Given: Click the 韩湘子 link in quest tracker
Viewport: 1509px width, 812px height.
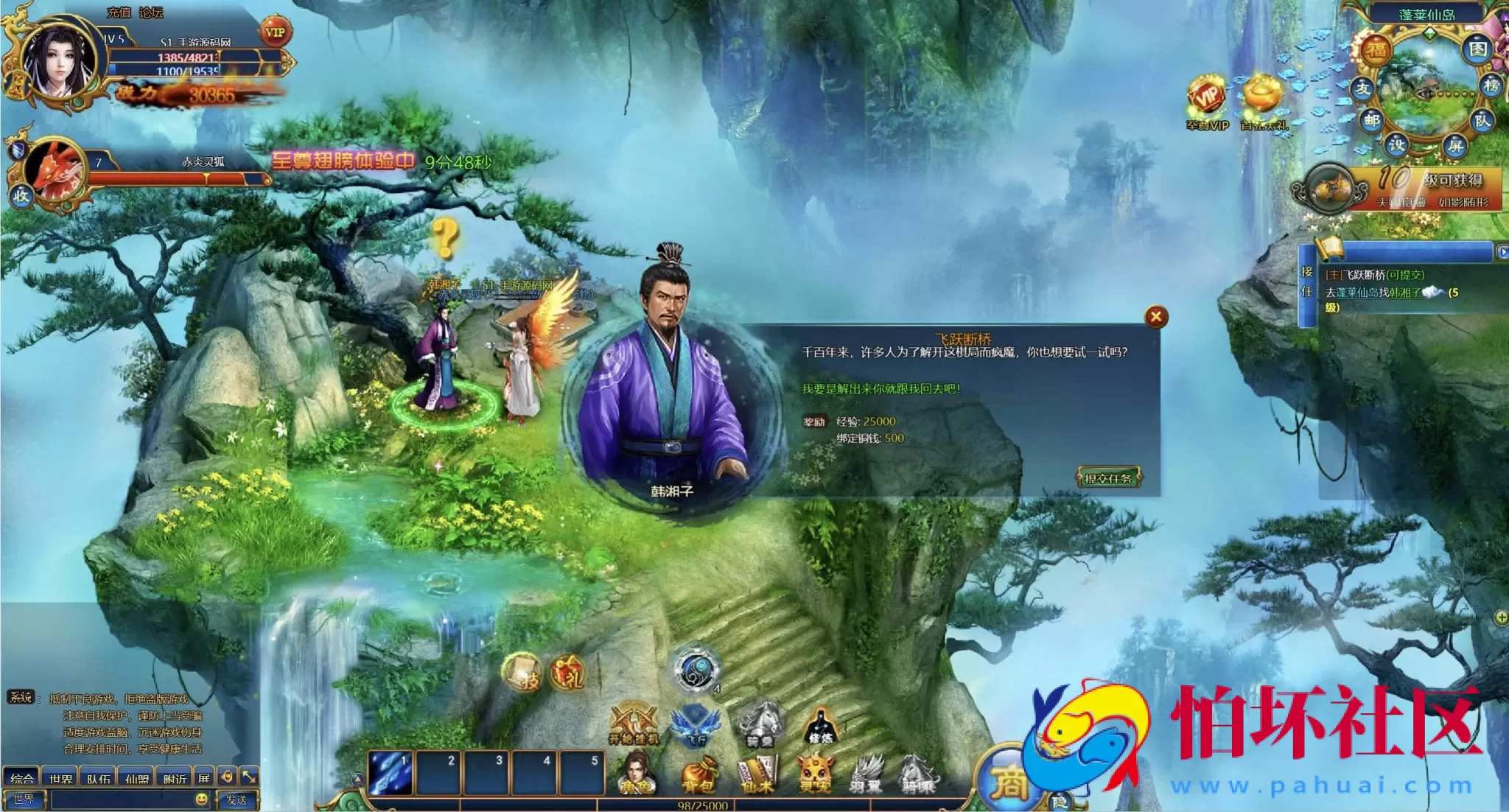Looking at the screenshot, I should coord(1404,293).
